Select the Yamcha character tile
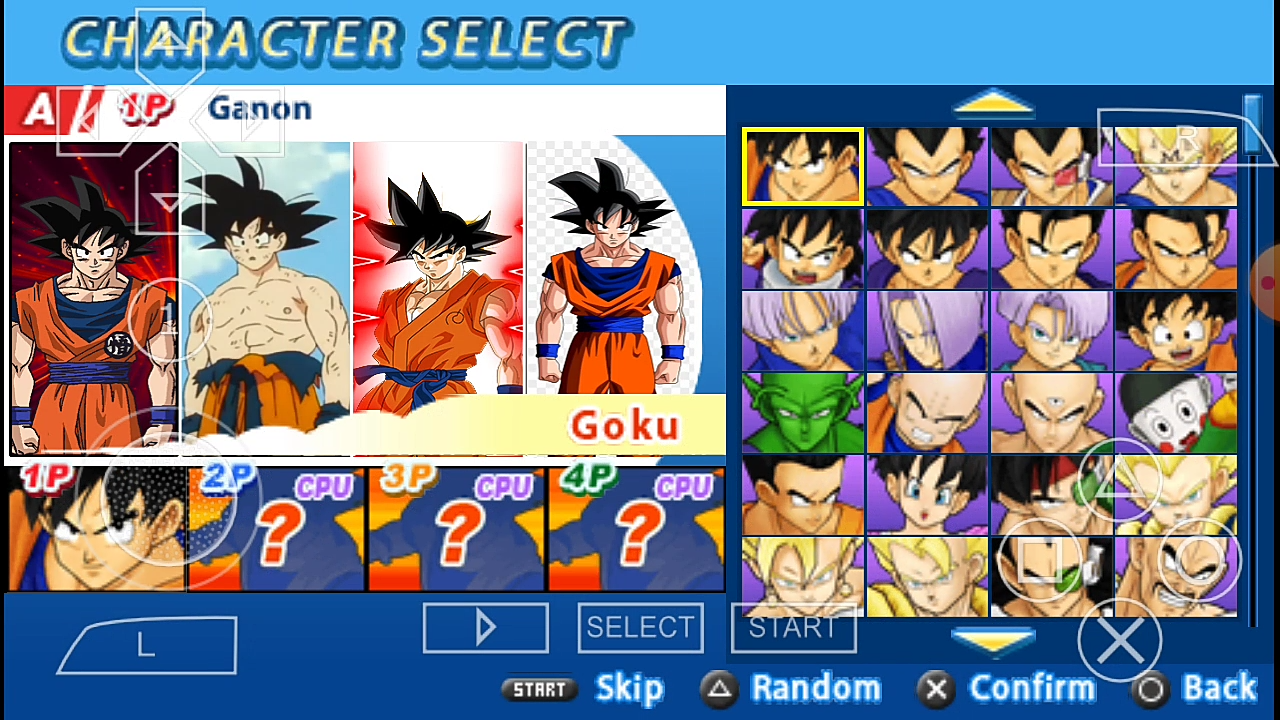The width and height of the screenshot is (1280, 720). pyautogui.click(x=802, y=494)
